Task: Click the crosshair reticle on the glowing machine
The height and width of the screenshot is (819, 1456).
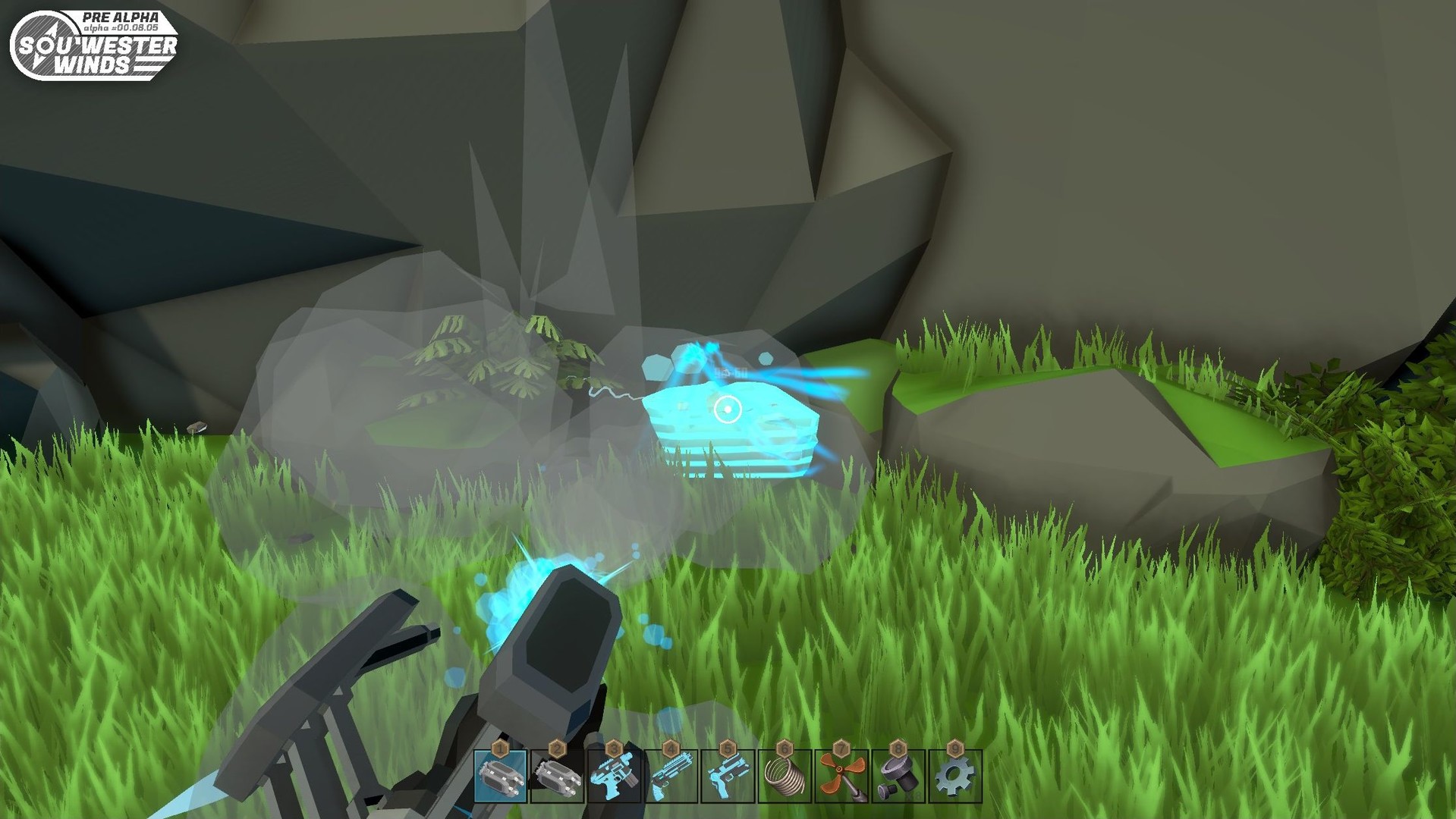Action: coord(728,409)
